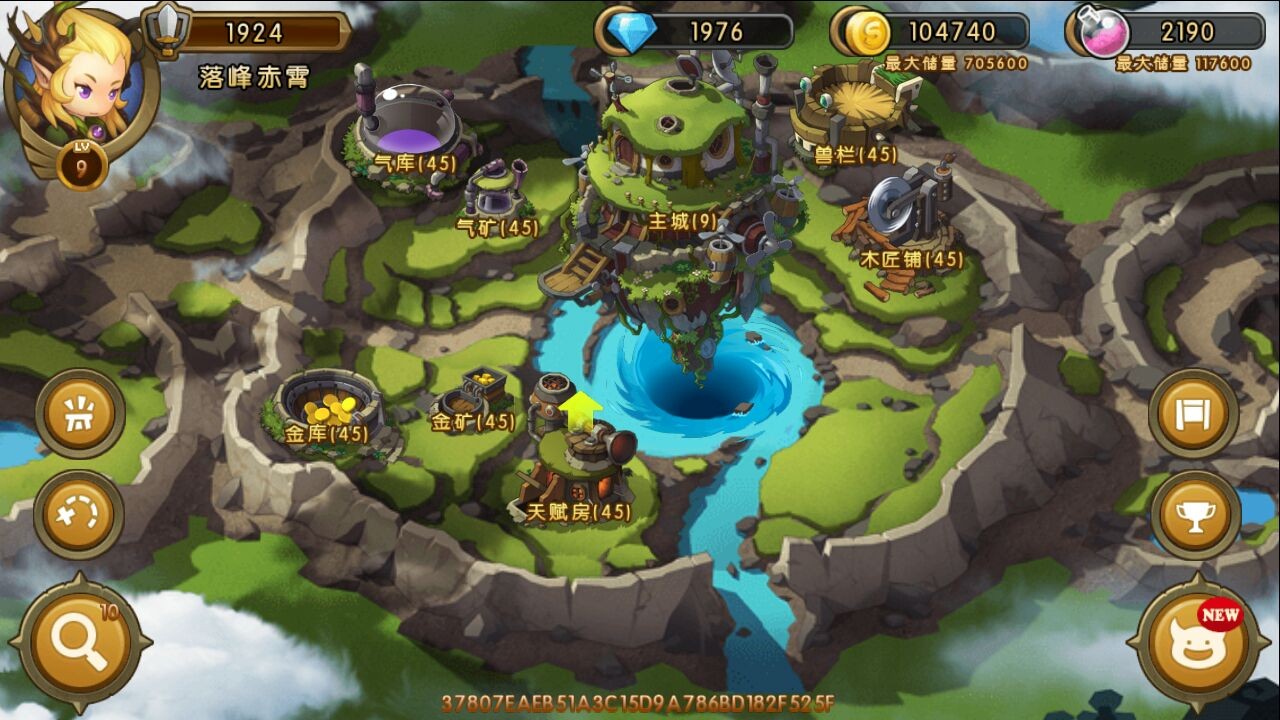Tap the dashed circle round button
Viewport: 1280px width, 720px height.
79,515
